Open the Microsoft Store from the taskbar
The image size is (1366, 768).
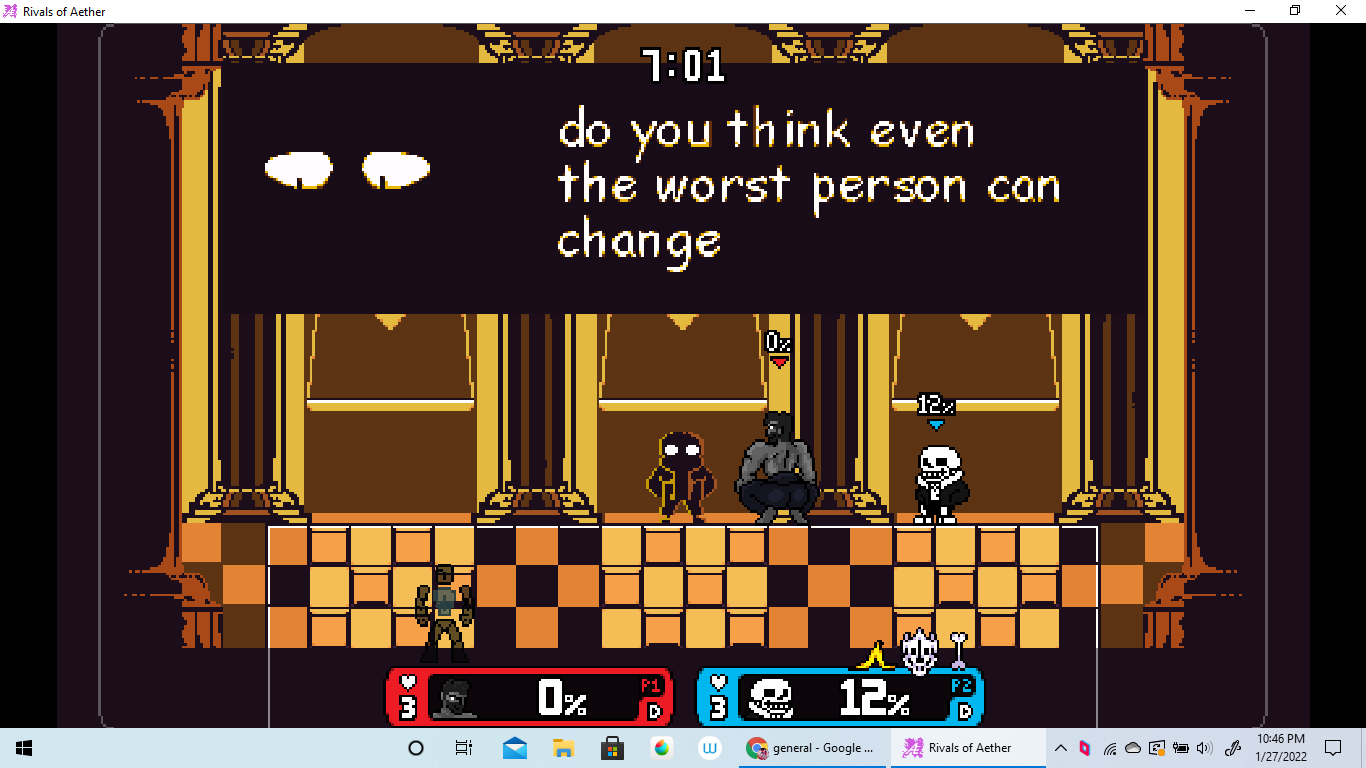coord(610,747)
